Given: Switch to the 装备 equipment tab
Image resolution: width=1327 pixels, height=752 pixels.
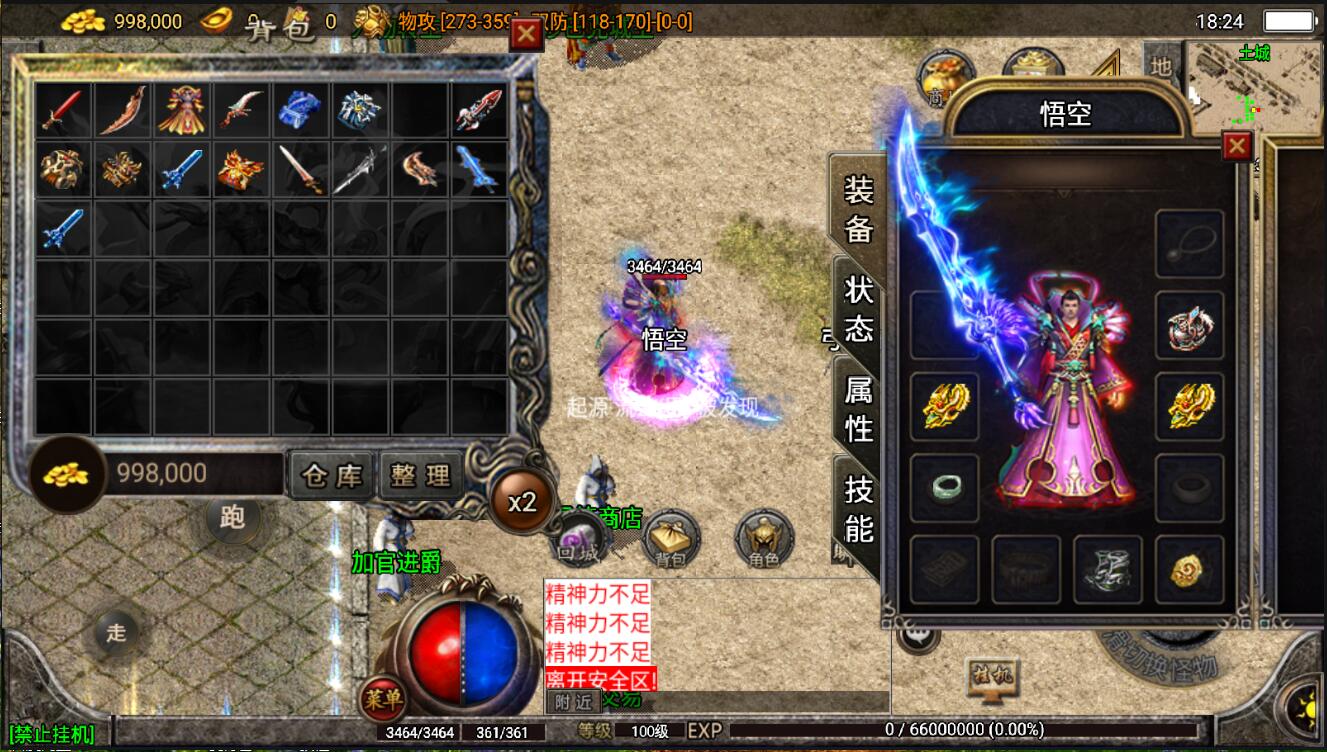Looking at the screenshot, I should [x=859, y=210].
